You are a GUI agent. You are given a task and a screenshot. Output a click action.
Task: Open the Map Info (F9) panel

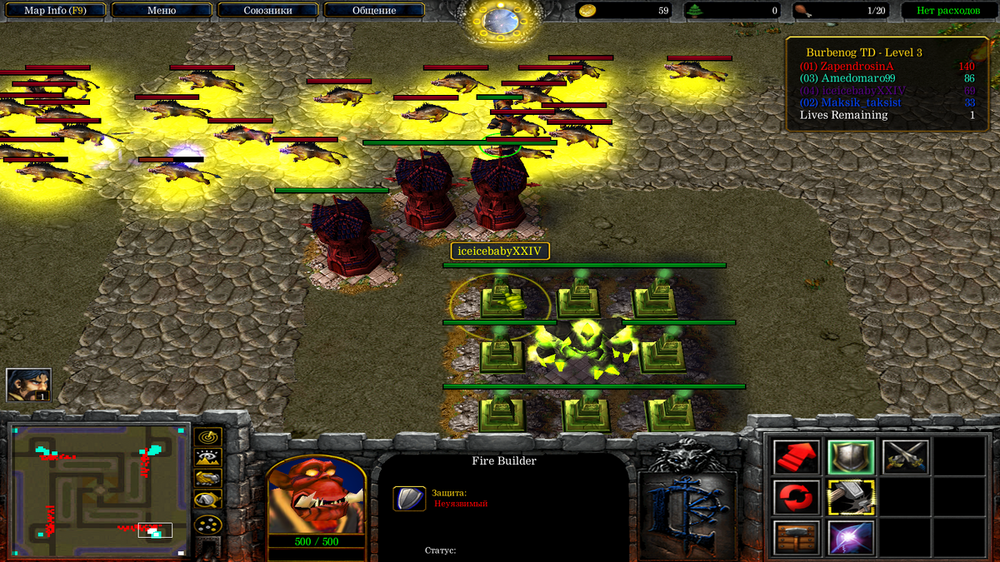pos(54,11)
